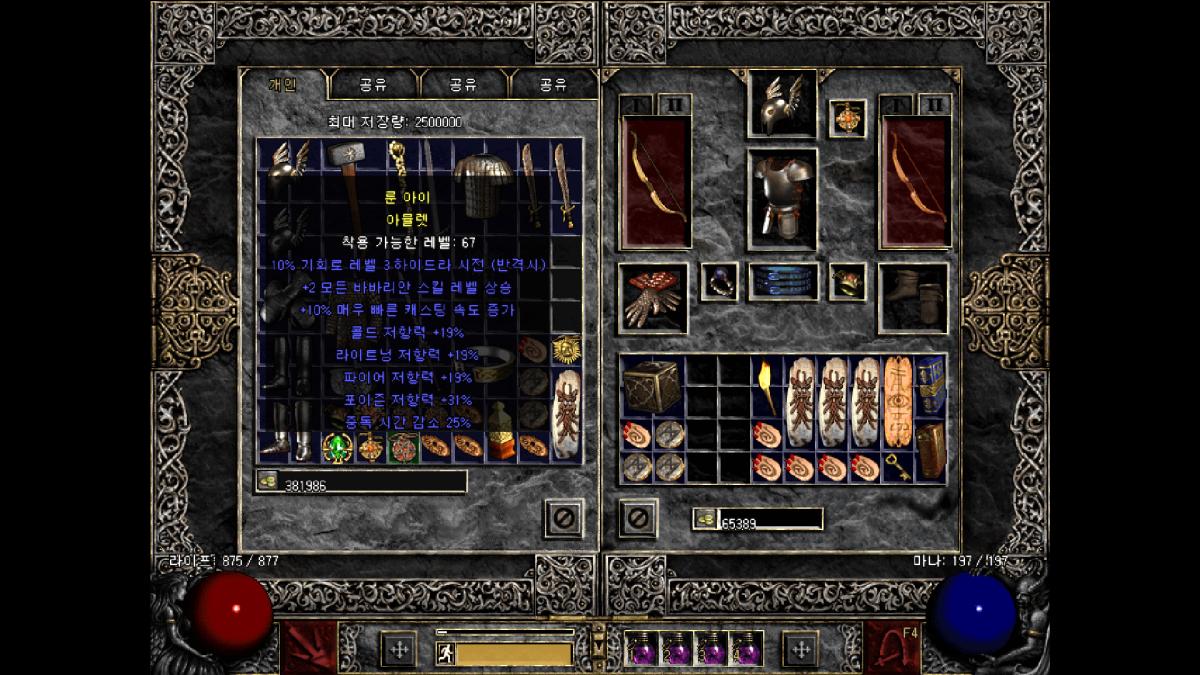The image size is (1200, 675).
Task: Select the golden key in the inventory
Action: pos(896,466)
